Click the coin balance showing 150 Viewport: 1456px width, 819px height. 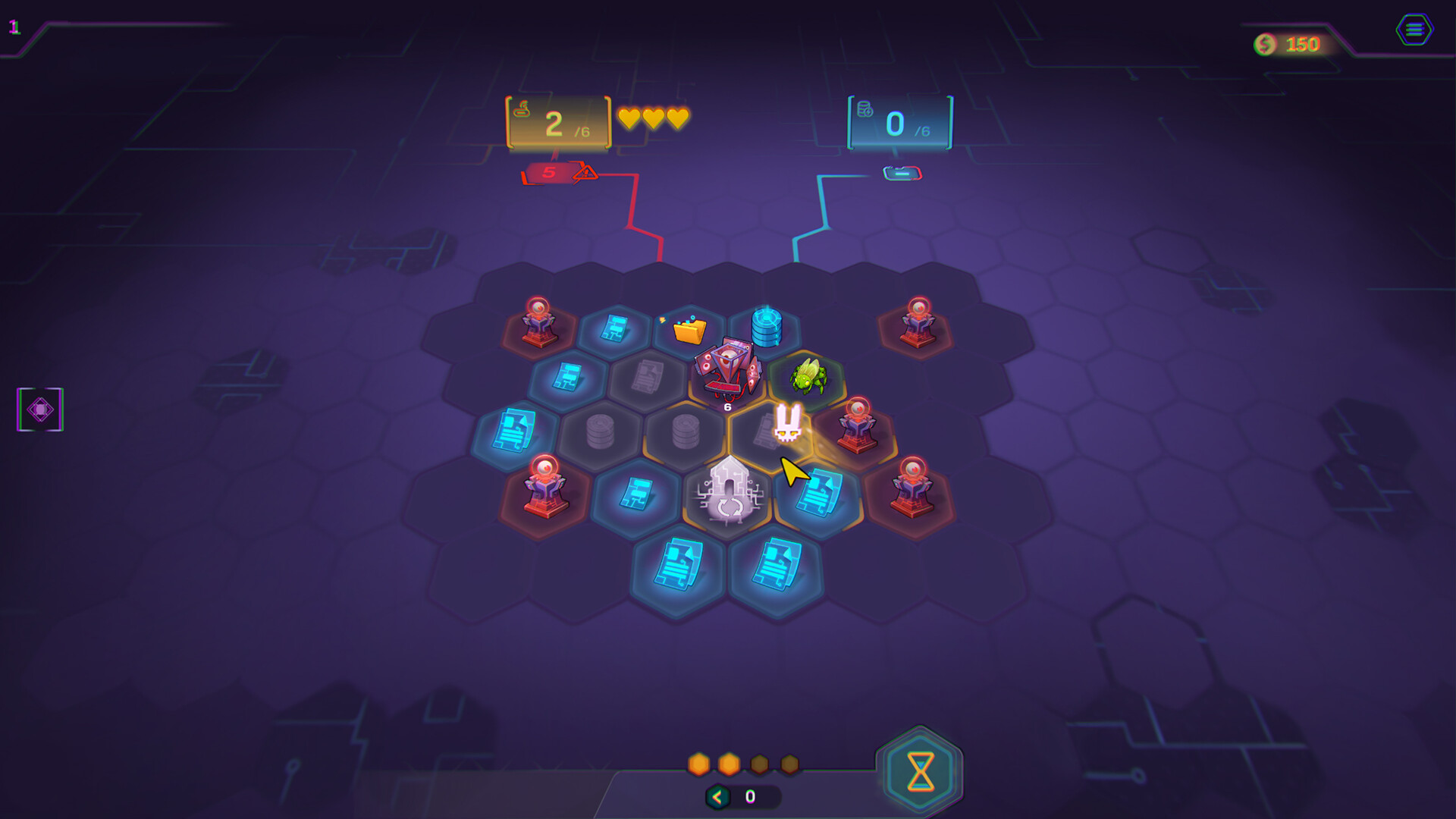point(1289,43)
